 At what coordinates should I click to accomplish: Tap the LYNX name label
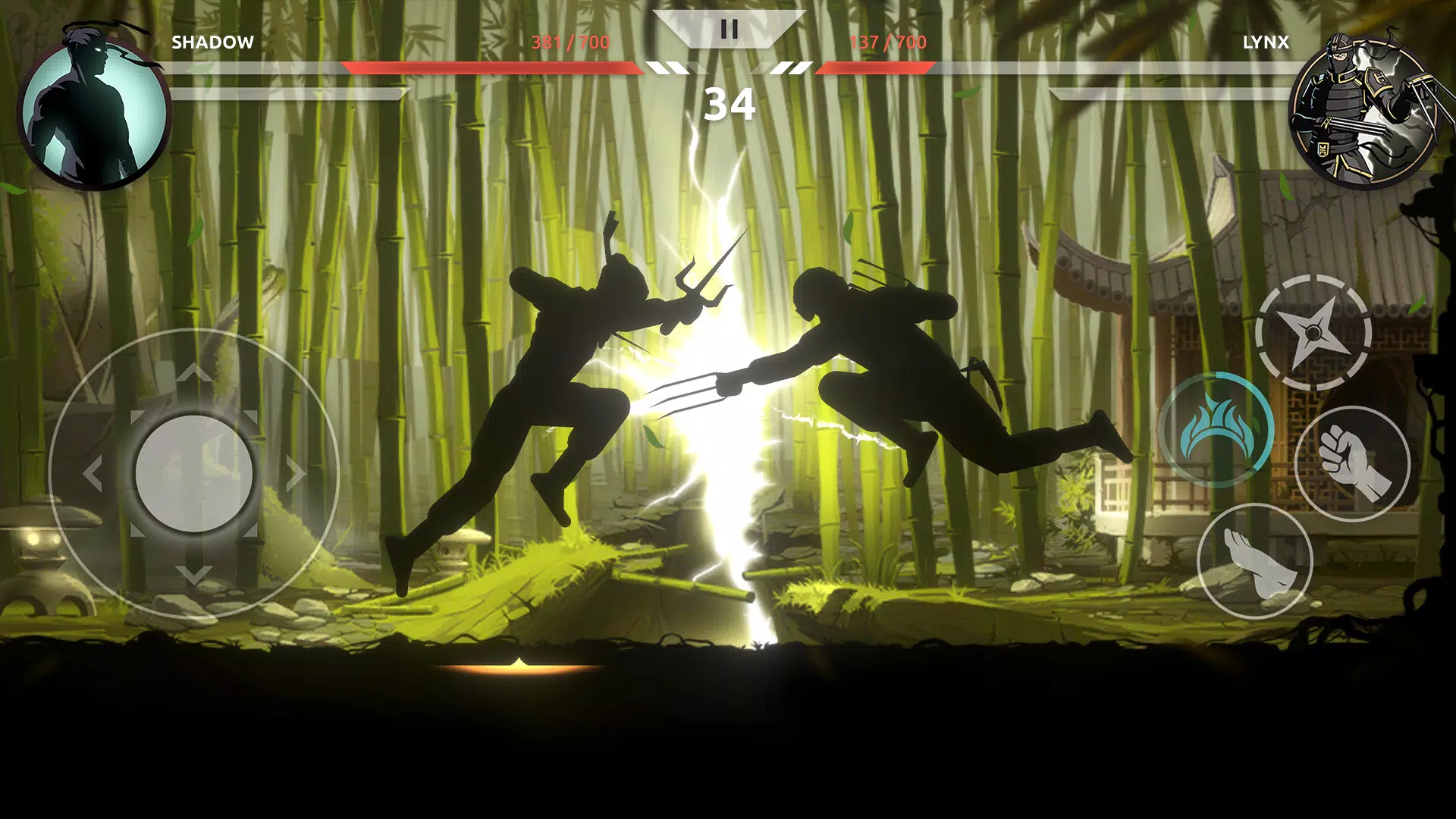point(1263,42)
